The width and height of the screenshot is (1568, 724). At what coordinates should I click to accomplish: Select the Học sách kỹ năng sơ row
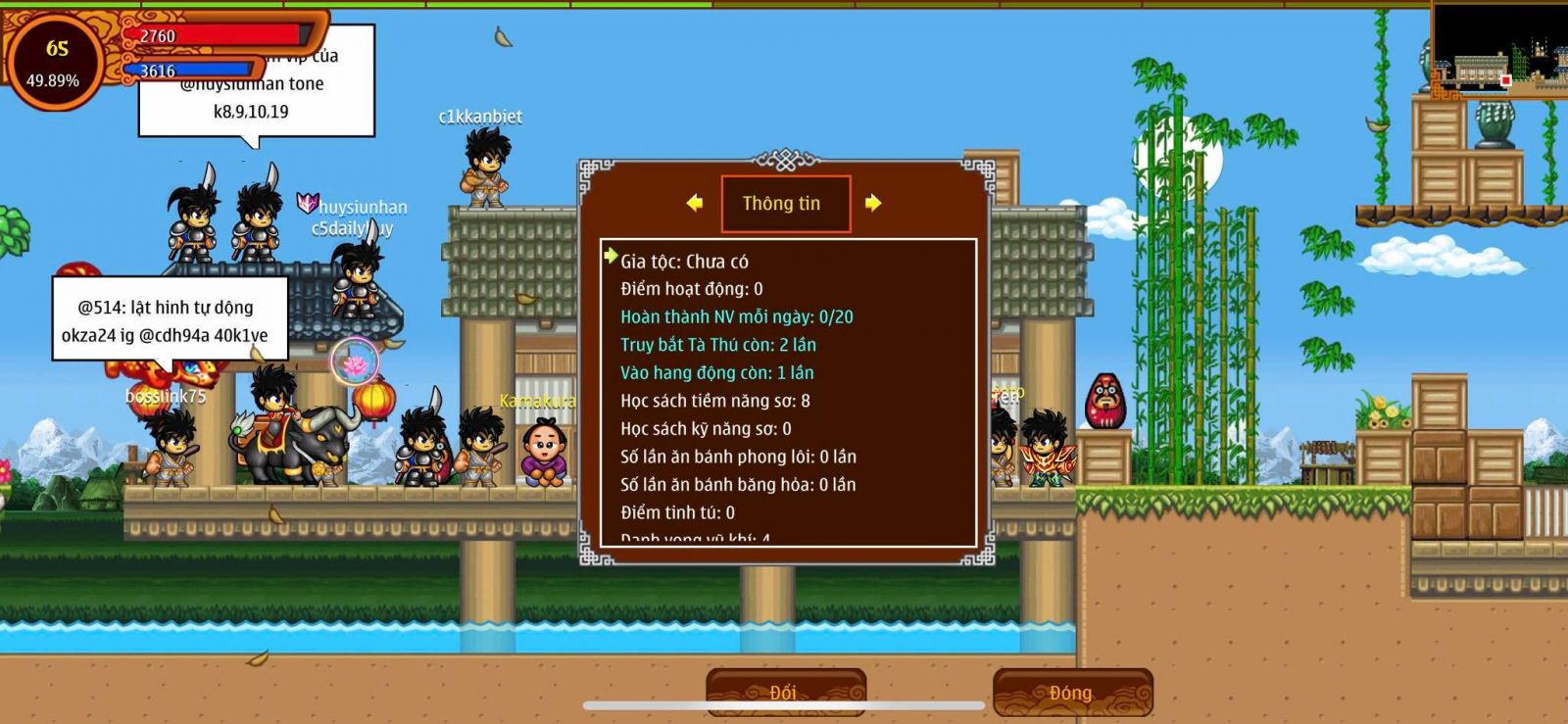705,429
